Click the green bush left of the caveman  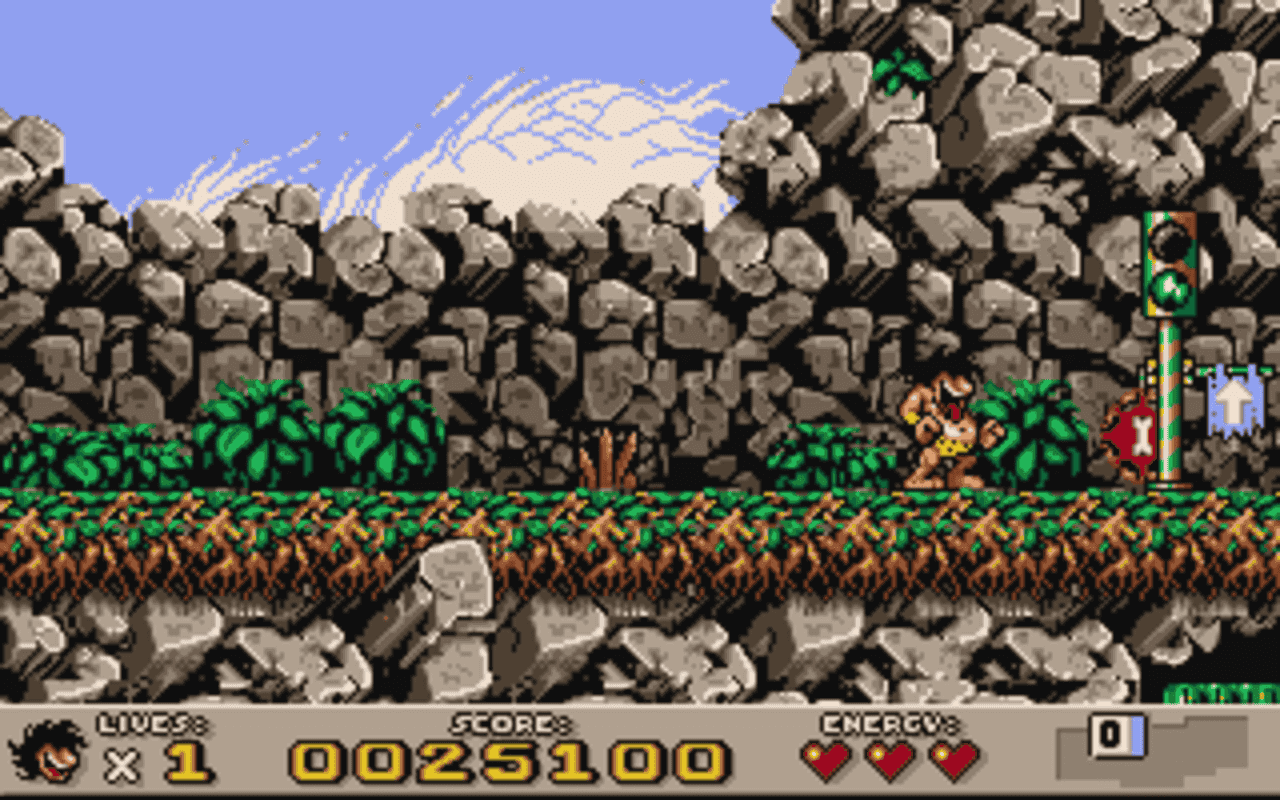830,455
